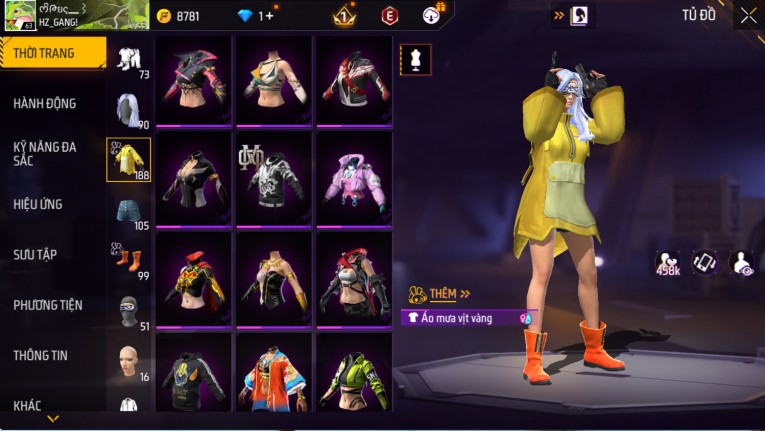
Task: Select the black mask subcategory icon
Action: [129, 310]
